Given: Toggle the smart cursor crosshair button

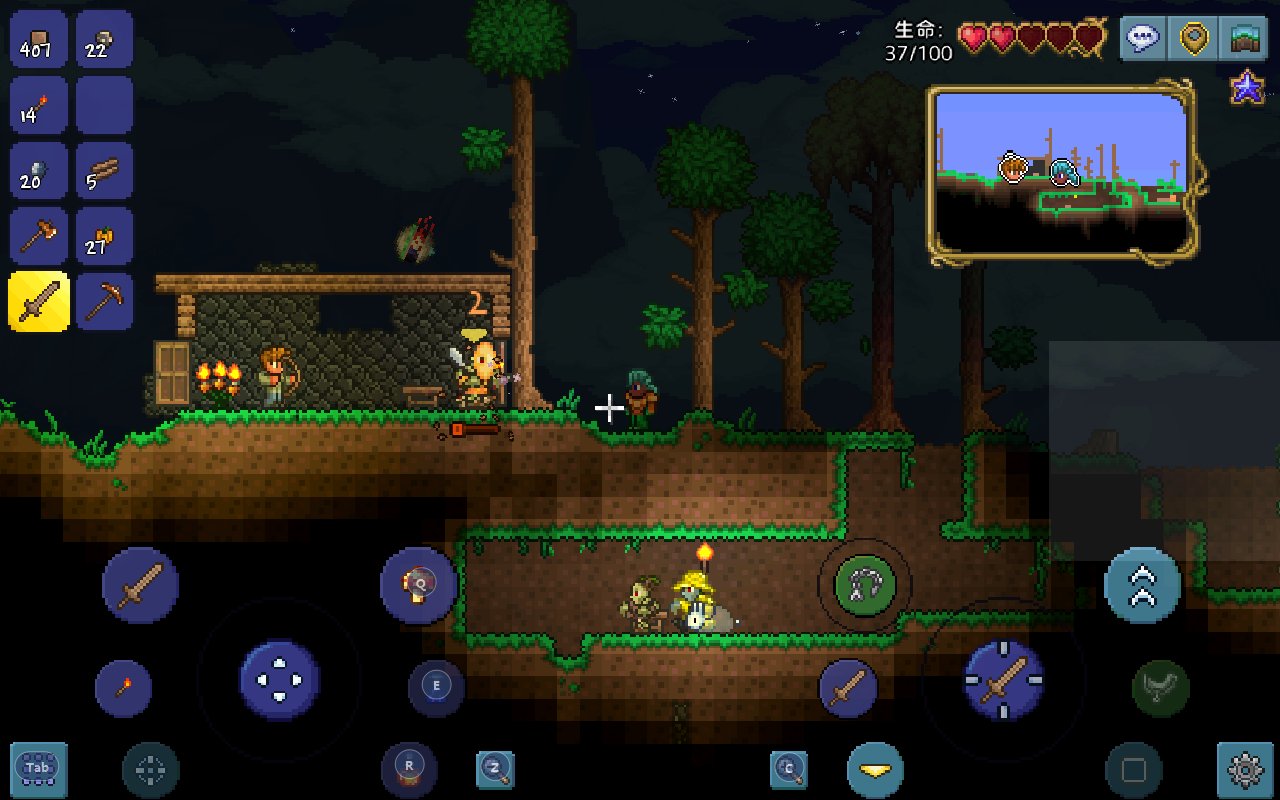Looking at the screenshot, I should (x=151, y=770).
